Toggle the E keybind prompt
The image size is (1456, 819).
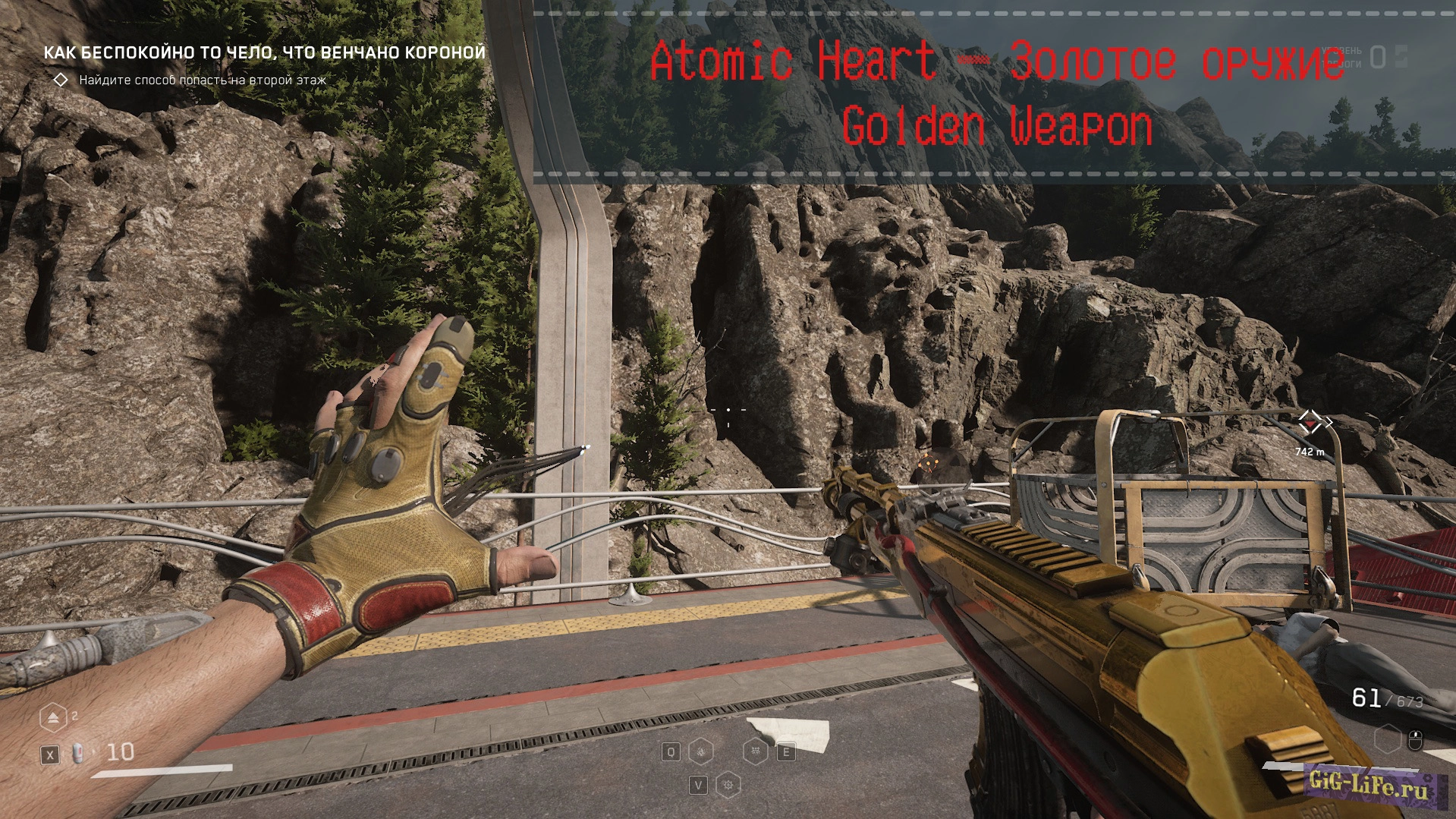(786, 751)
